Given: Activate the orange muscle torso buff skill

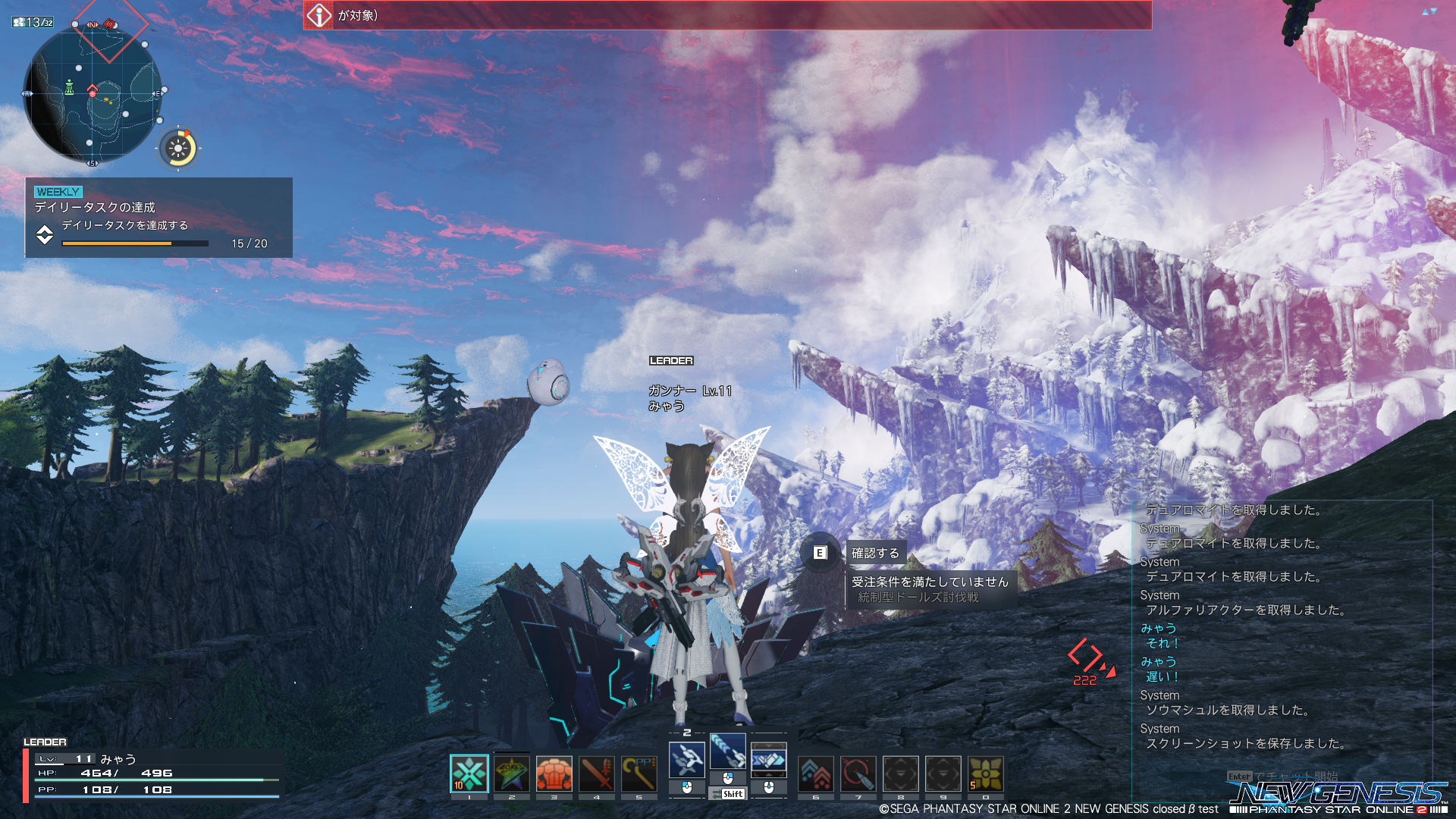Looking at the screenshot, I should coord(554,774).
